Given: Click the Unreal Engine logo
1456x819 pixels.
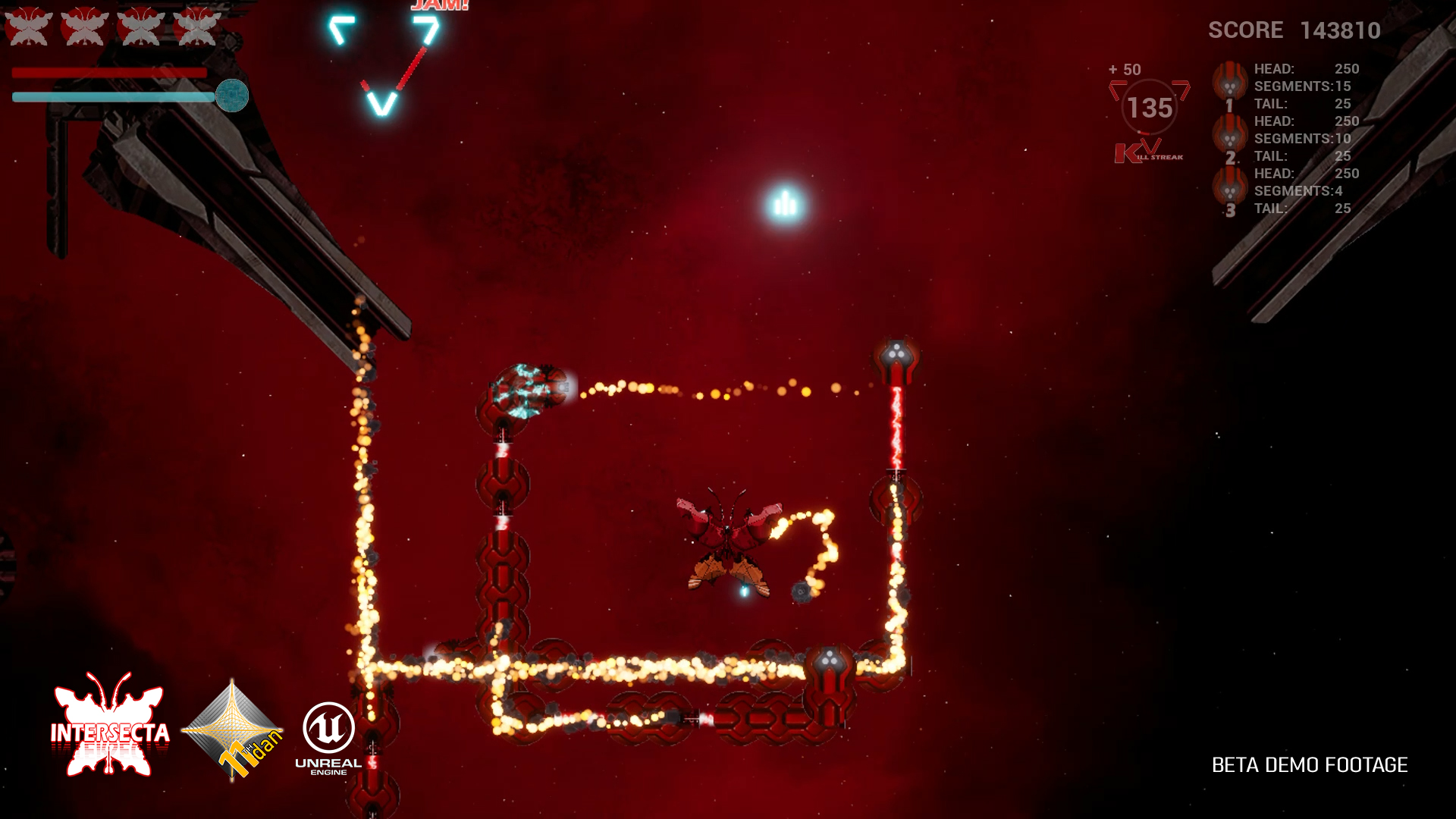Looking at the screenshot, I should (x=328, y=736).
